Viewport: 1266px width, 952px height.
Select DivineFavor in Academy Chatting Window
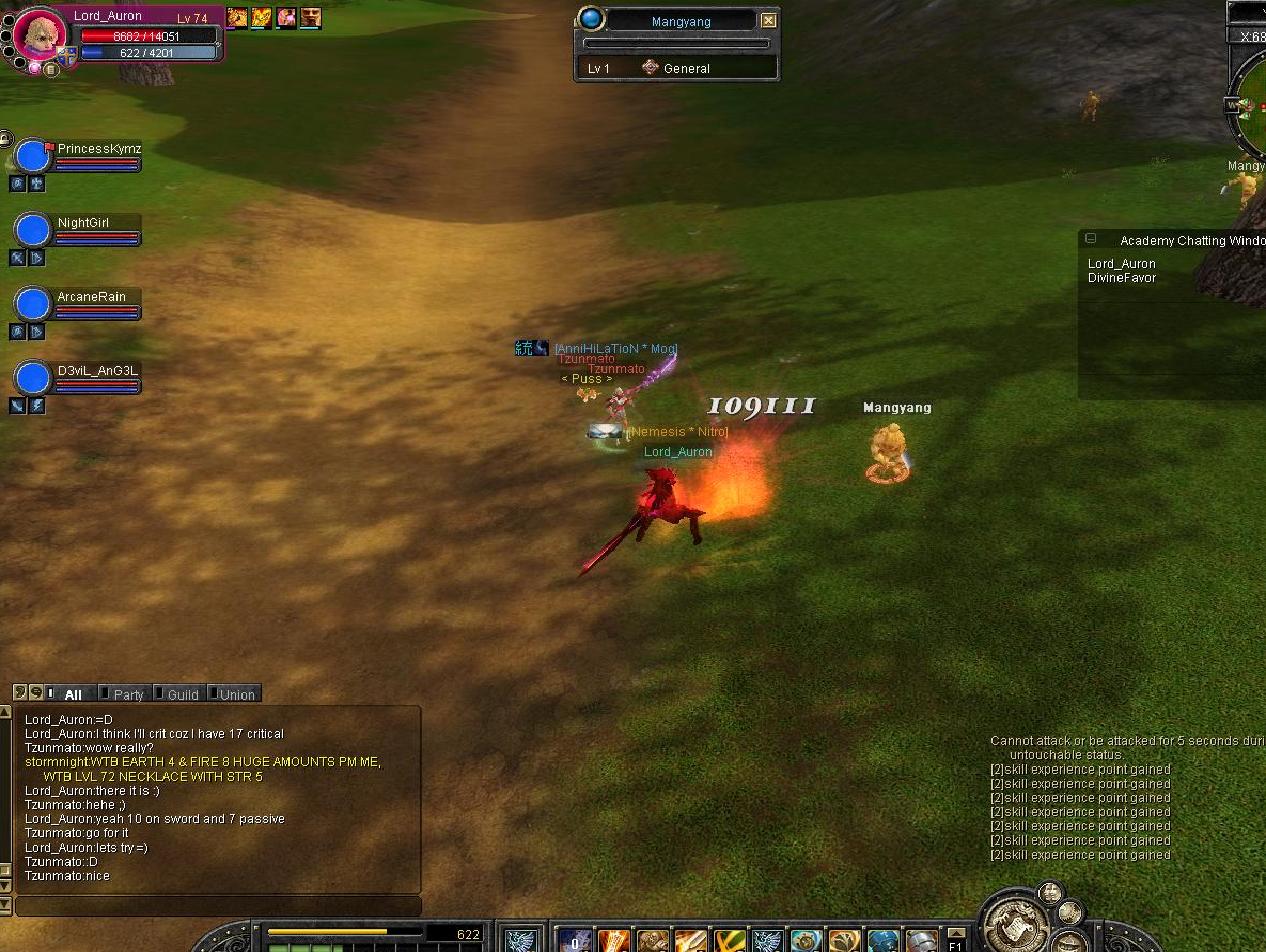tap(1121, 278)
